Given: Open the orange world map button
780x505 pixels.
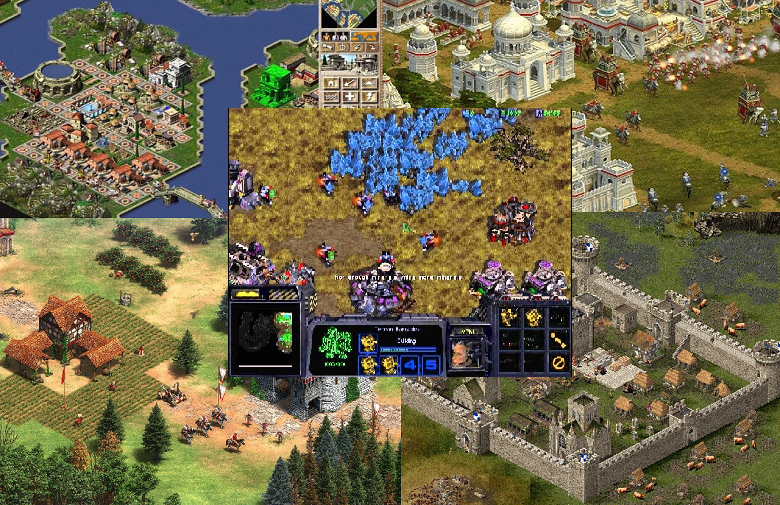Looking at the screenshot, I should (x=364, y=37).
